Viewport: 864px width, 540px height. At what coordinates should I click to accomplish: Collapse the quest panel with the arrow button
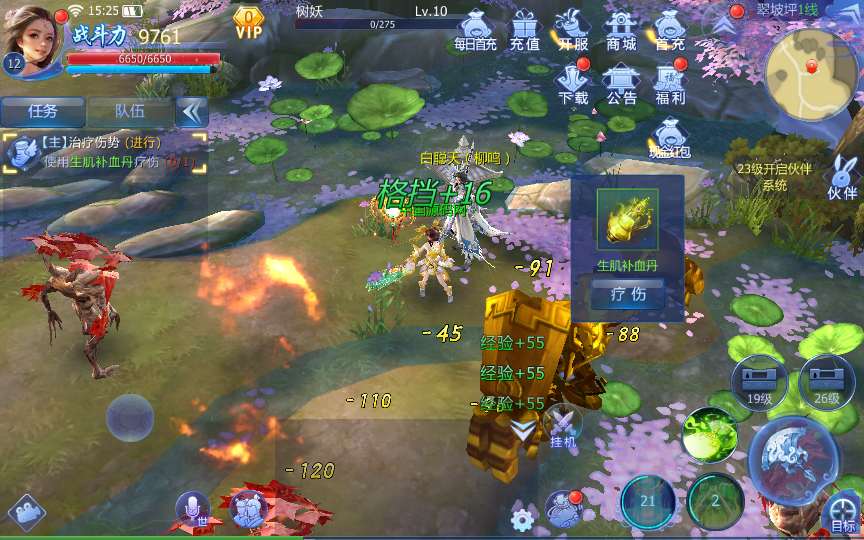pos(190,112)
